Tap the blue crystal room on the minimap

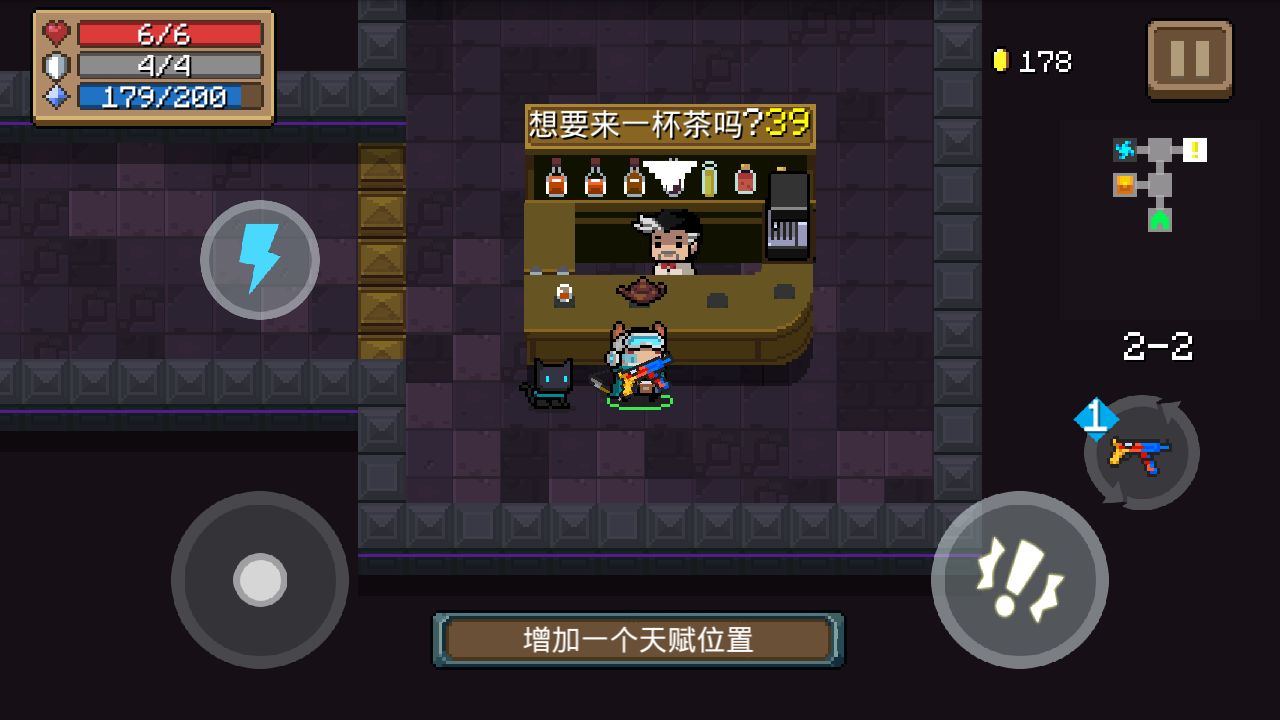(1125, 149)
